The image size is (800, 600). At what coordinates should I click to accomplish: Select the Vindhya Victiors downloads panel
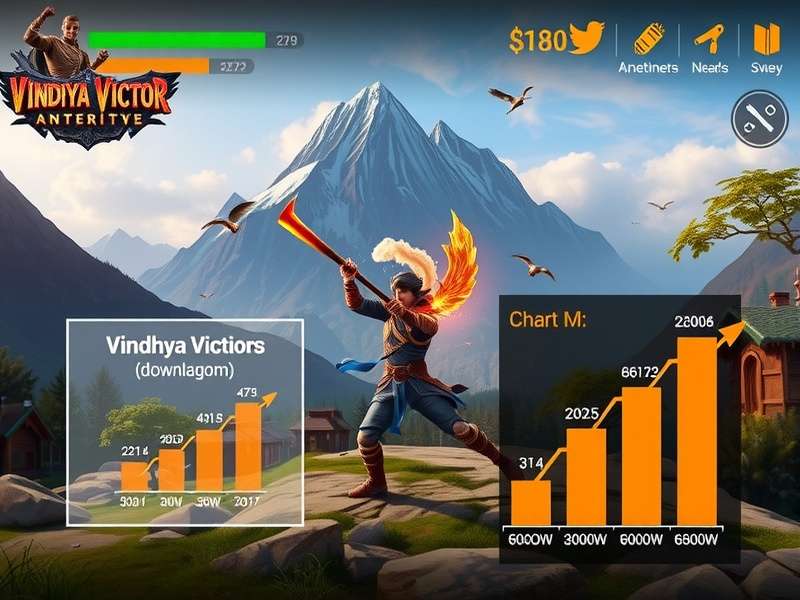coord(184,422)
